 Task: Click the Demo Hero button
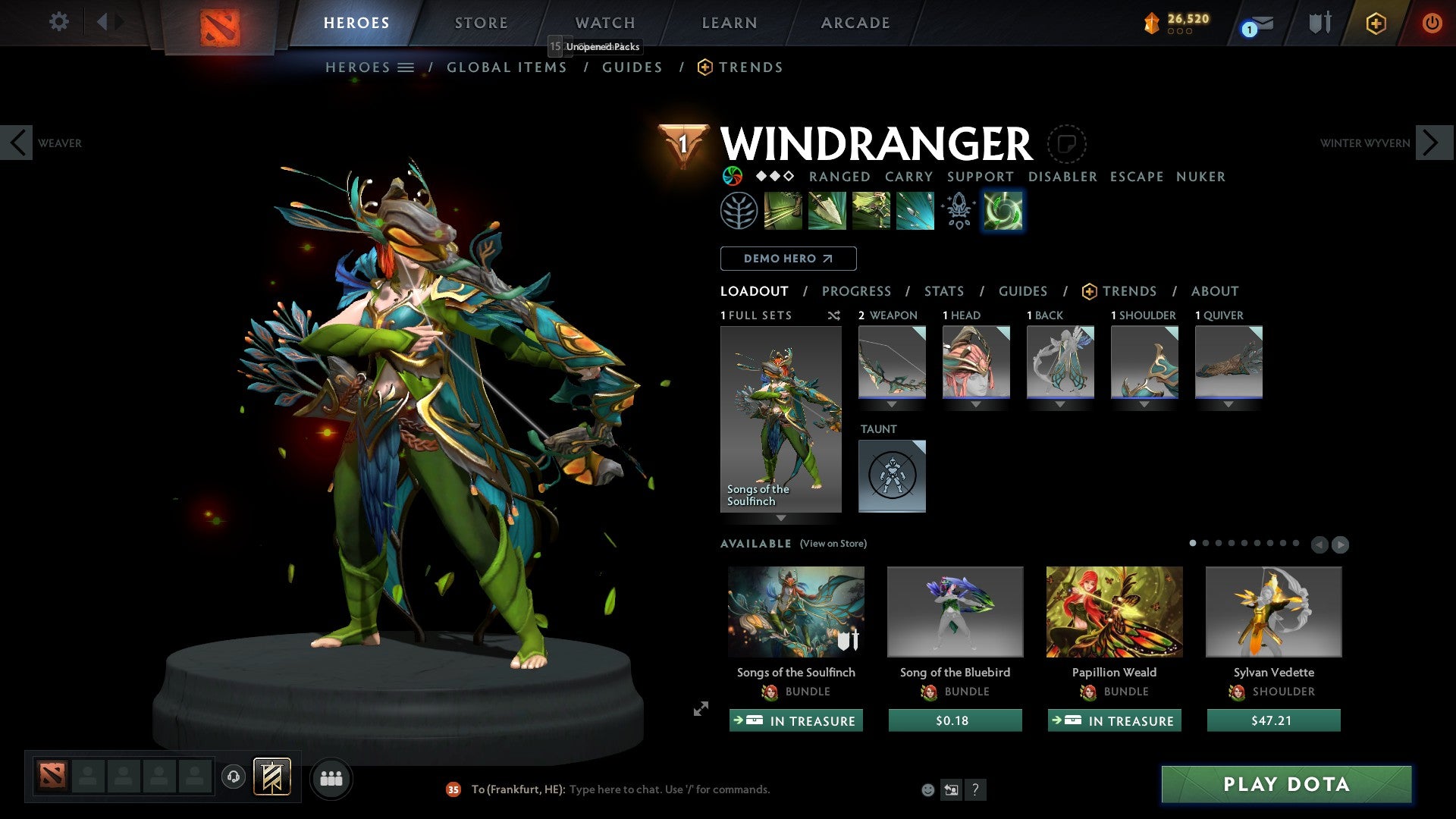[788, 259]
